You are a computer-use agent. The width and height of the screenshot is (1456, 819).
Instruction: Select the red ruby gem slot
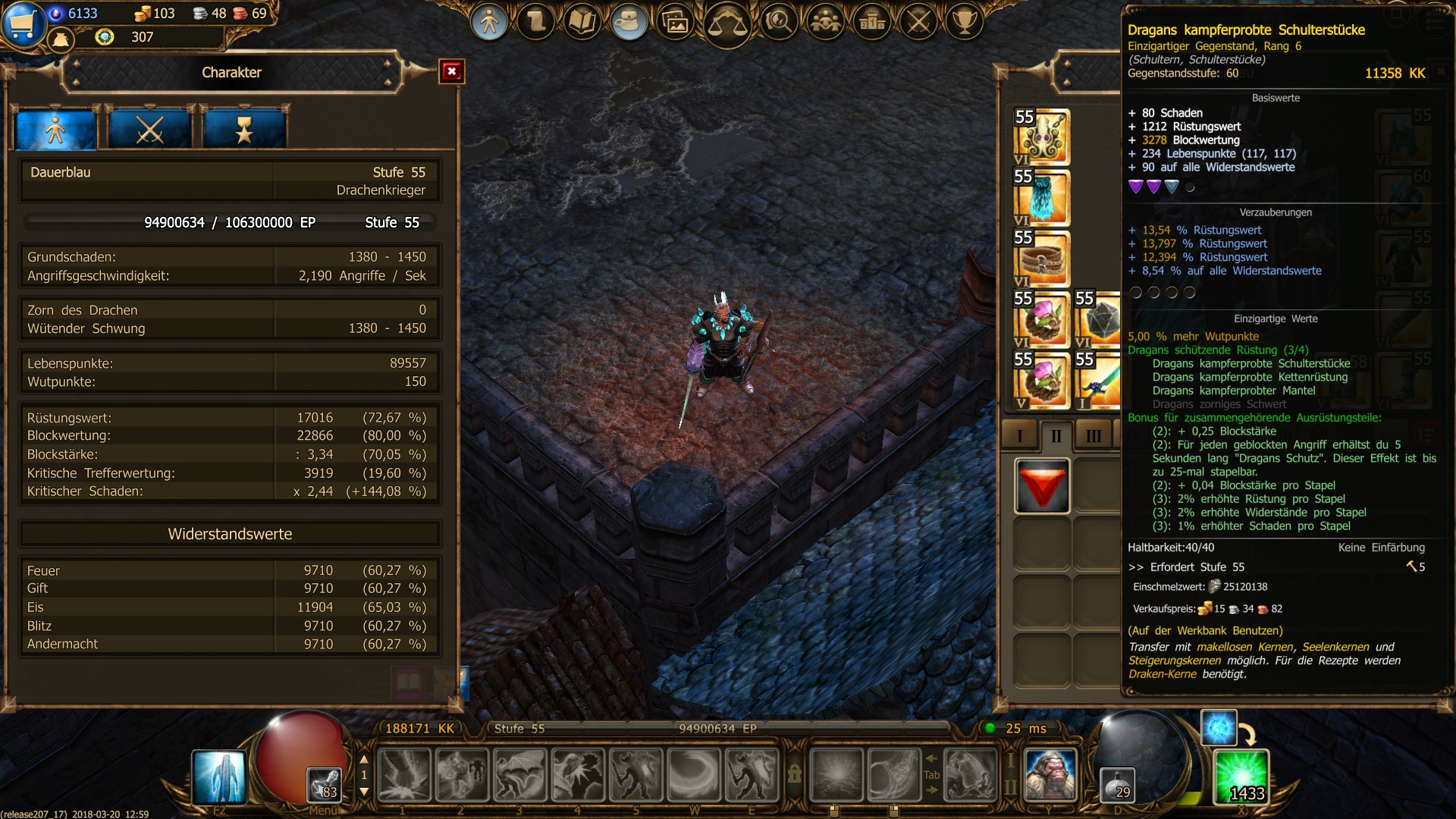pyautogui.click(x=1042, y=486)
